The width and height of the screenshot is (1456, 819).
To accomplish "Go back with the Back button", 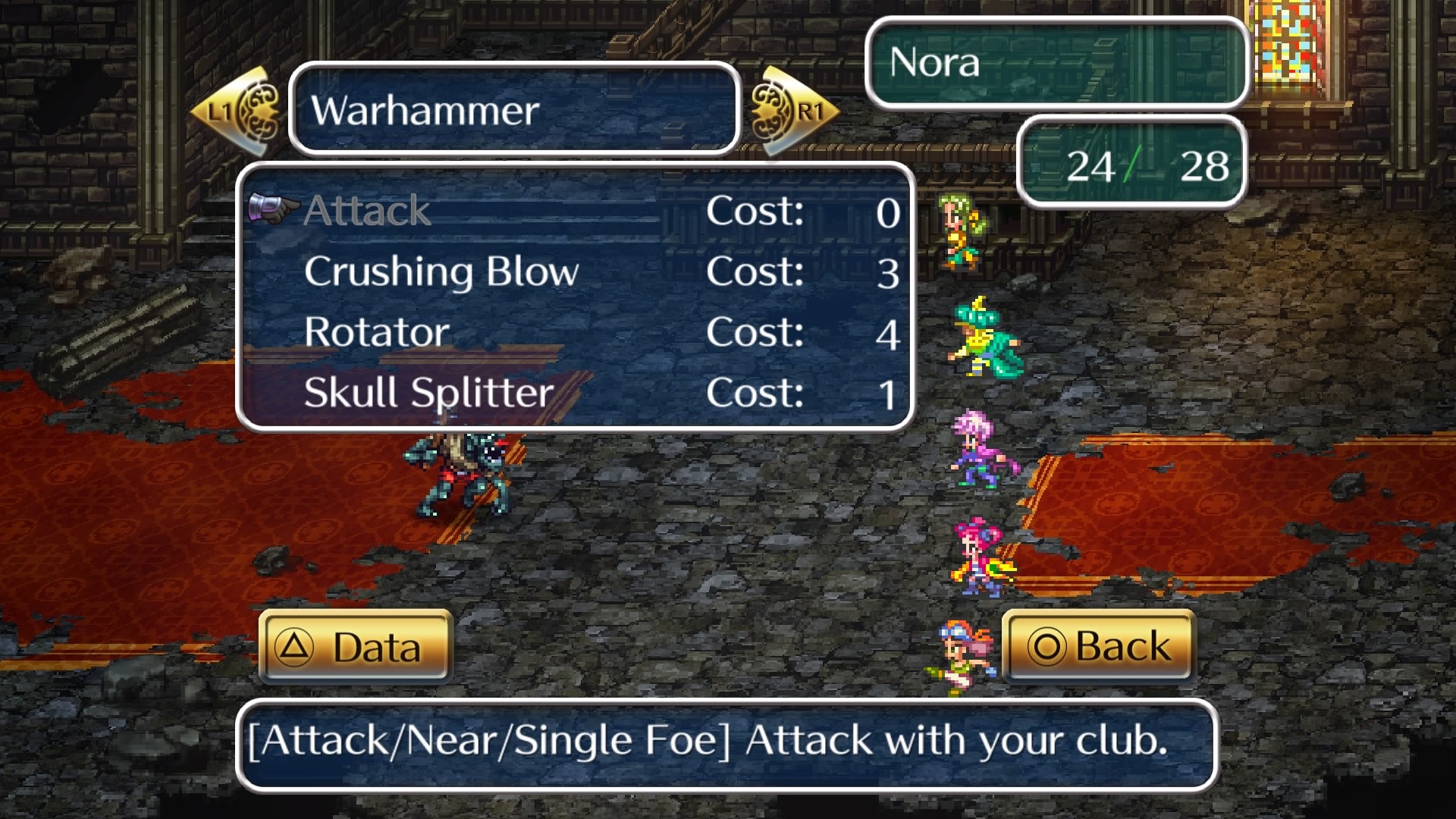I will pos(1099,647).
